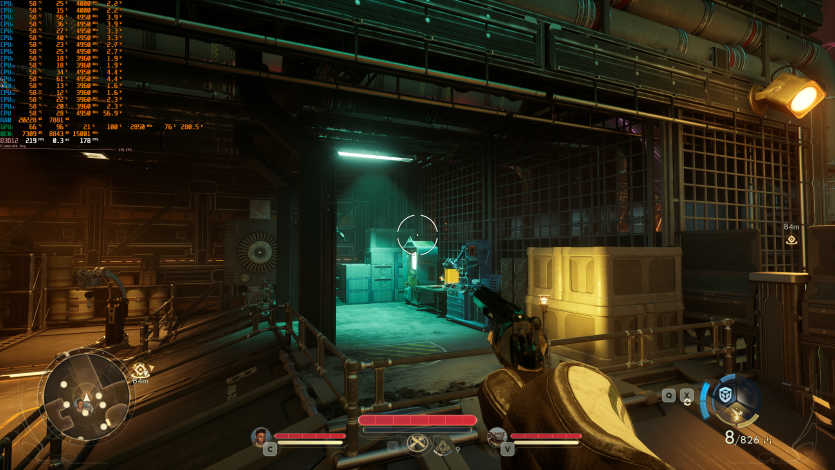Use the item icon right of crossed tools
This screenshot has width=835, height=470.
click(x=443, y=446)
